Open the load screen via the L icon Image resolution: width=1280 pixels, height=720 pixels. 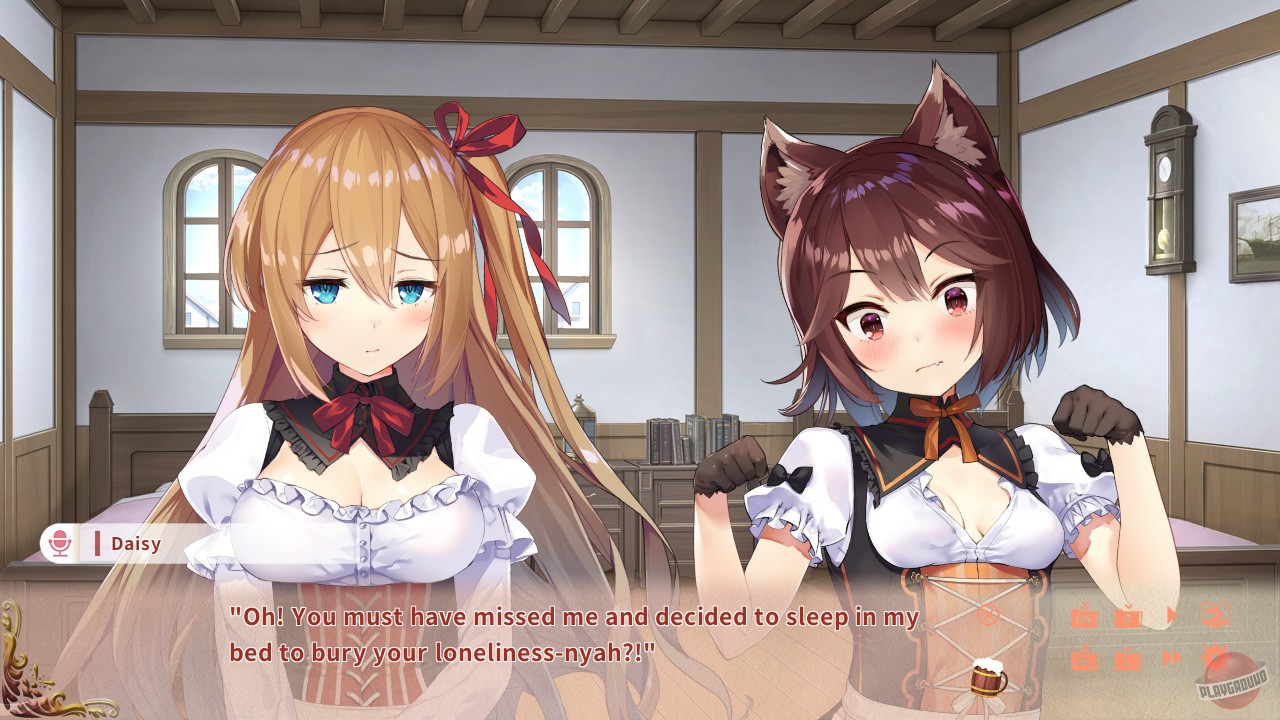[1127, 658]
